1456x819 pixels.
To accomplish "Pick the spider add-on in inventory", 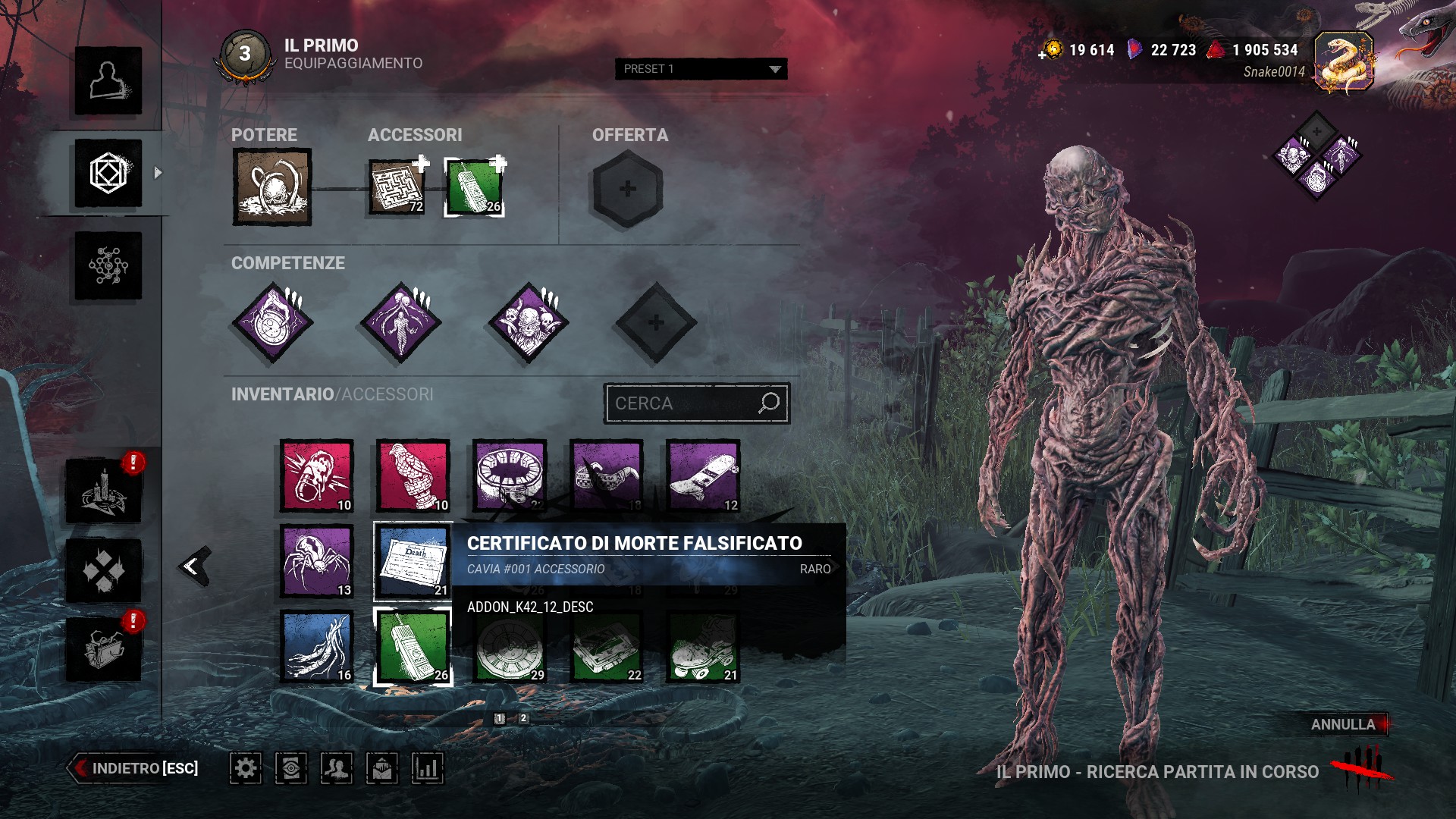I will tap(317, 561).
